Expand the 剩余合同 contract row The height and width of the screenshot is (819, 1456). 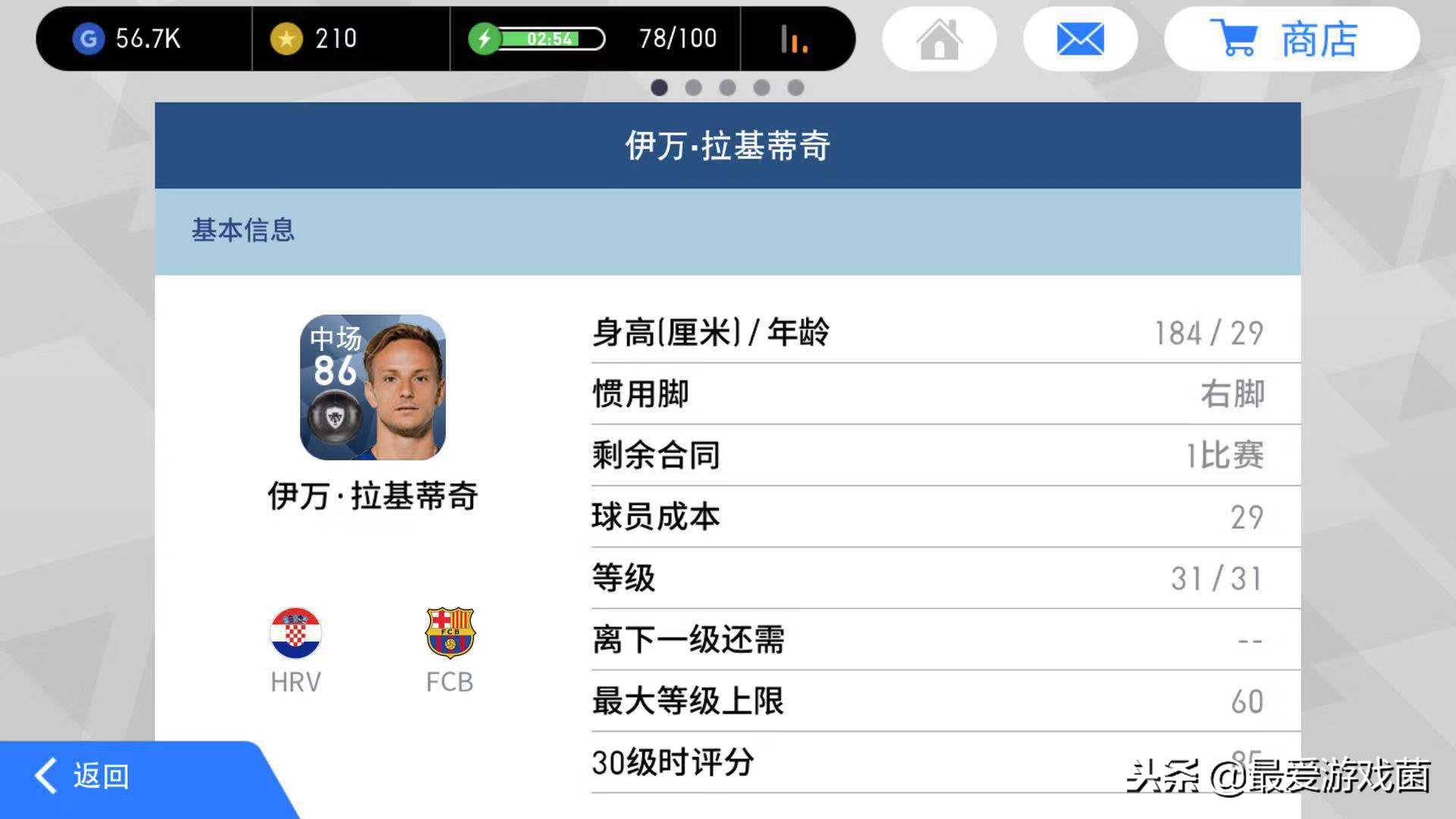pos(940,455)
